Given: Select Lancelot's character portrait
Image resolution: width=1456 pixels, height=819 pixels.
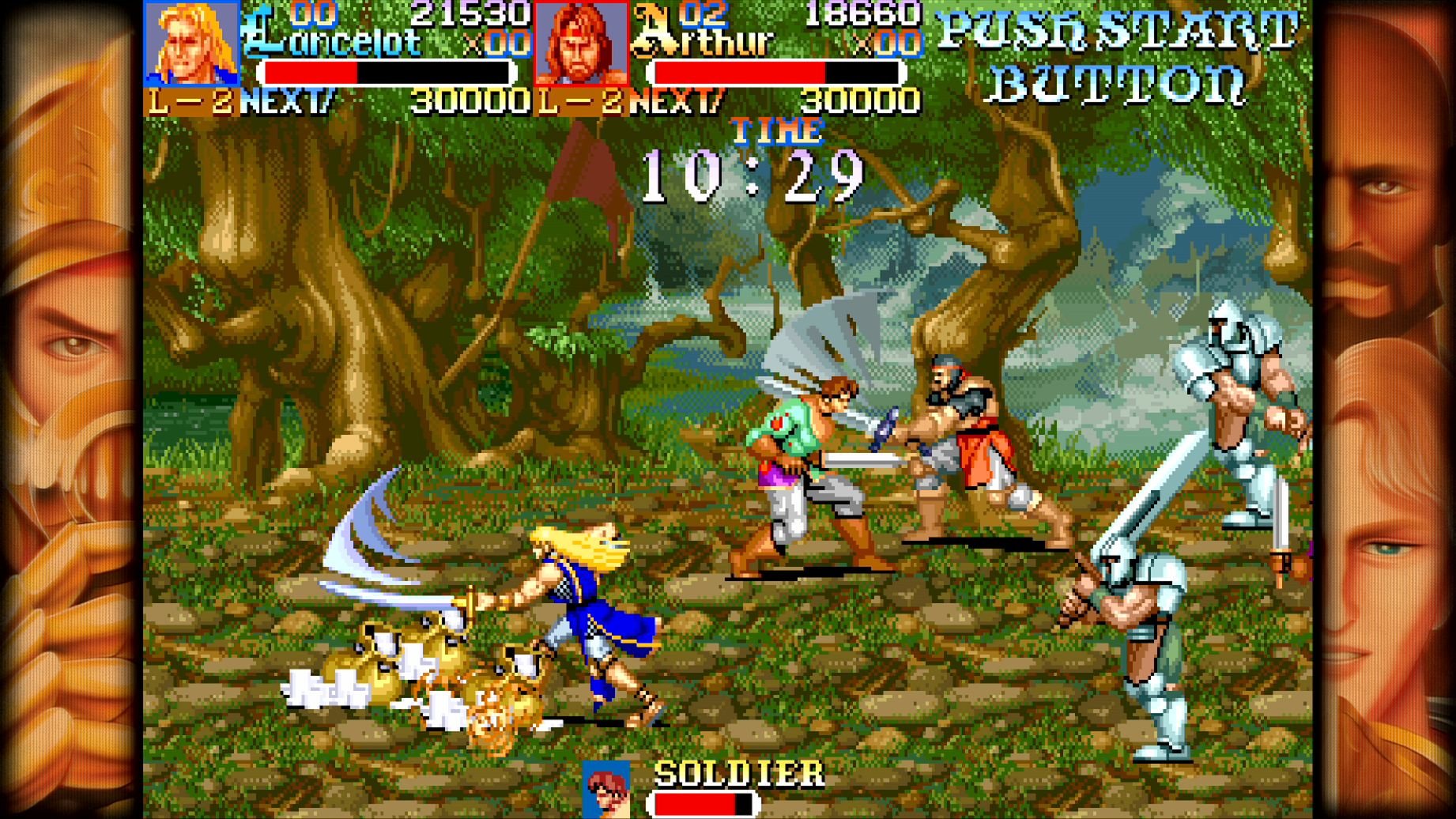Looking at the screenshot, I should 192,43.
